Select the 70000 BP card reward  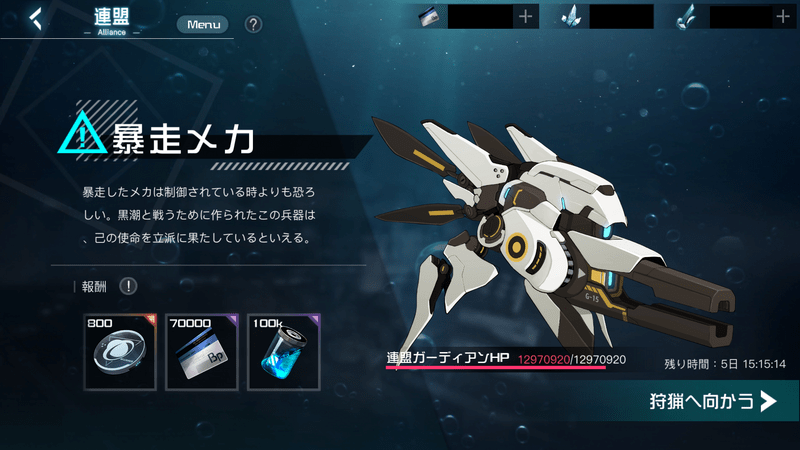pos(202,351)
